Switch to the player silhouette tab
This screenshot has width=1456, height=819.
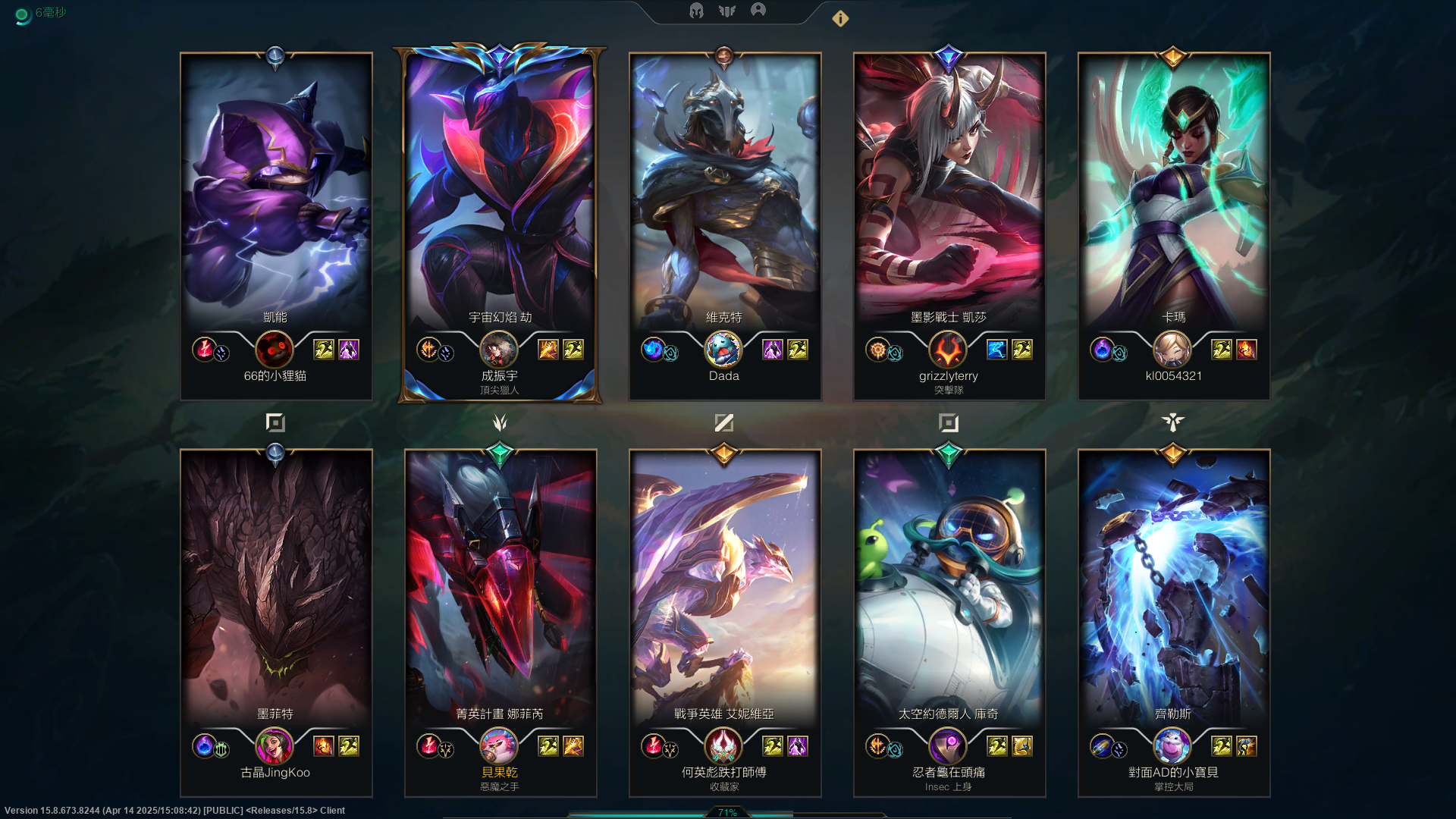(758, 10)
